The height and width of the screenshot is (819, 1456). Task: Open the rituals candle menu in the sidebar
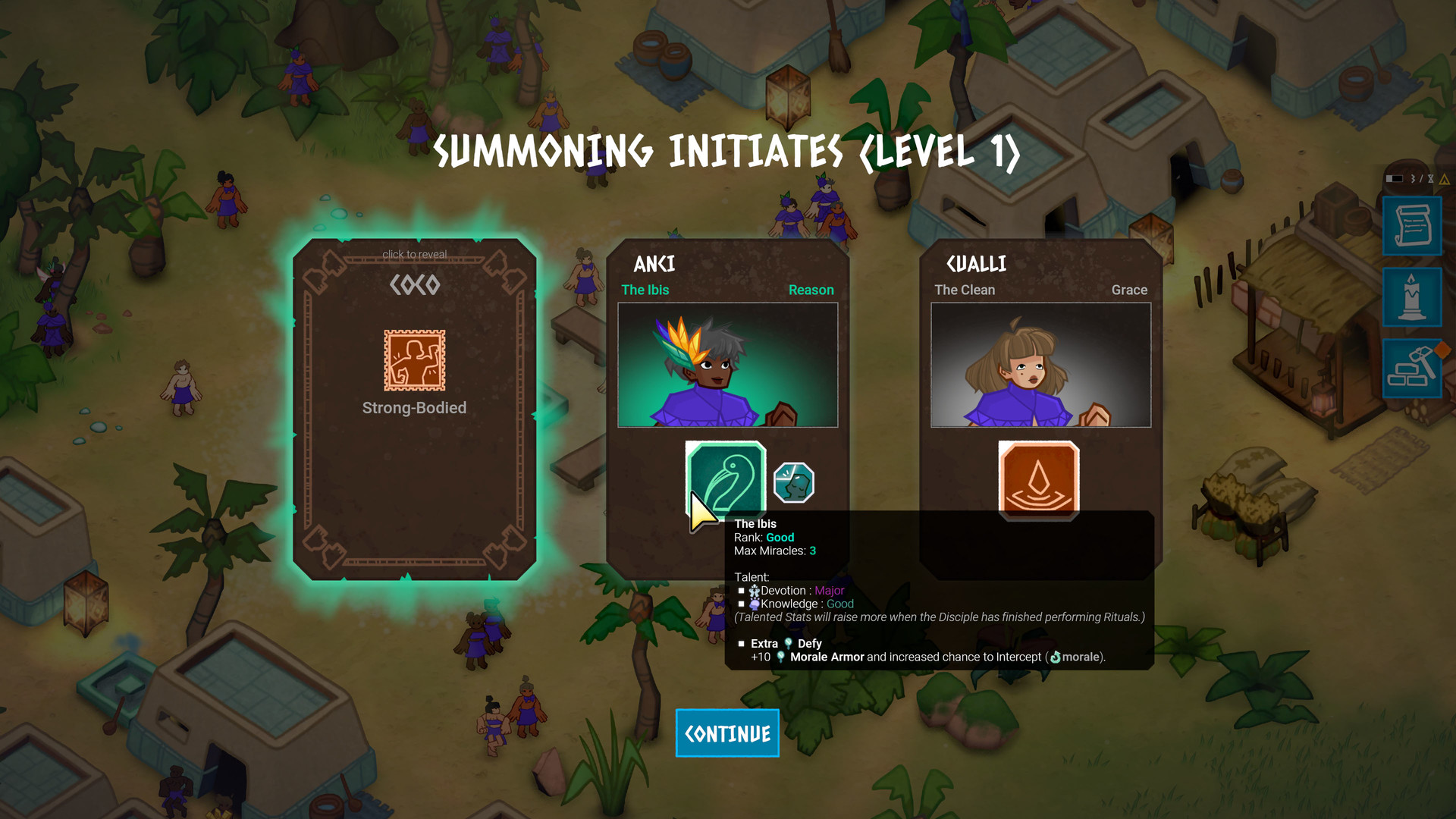(x=1412, y=297)
